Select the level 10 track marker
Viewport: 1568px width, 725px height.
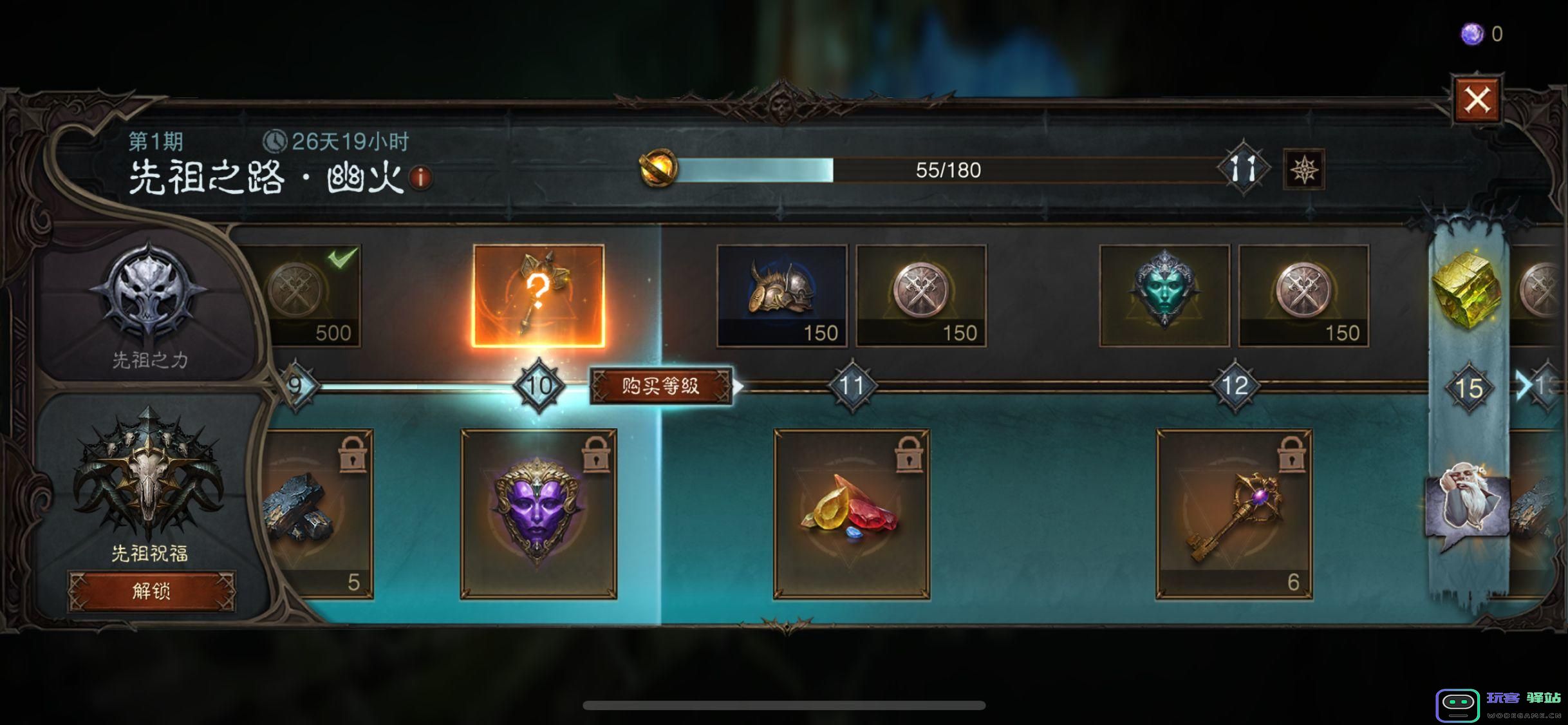click(539, 386)
